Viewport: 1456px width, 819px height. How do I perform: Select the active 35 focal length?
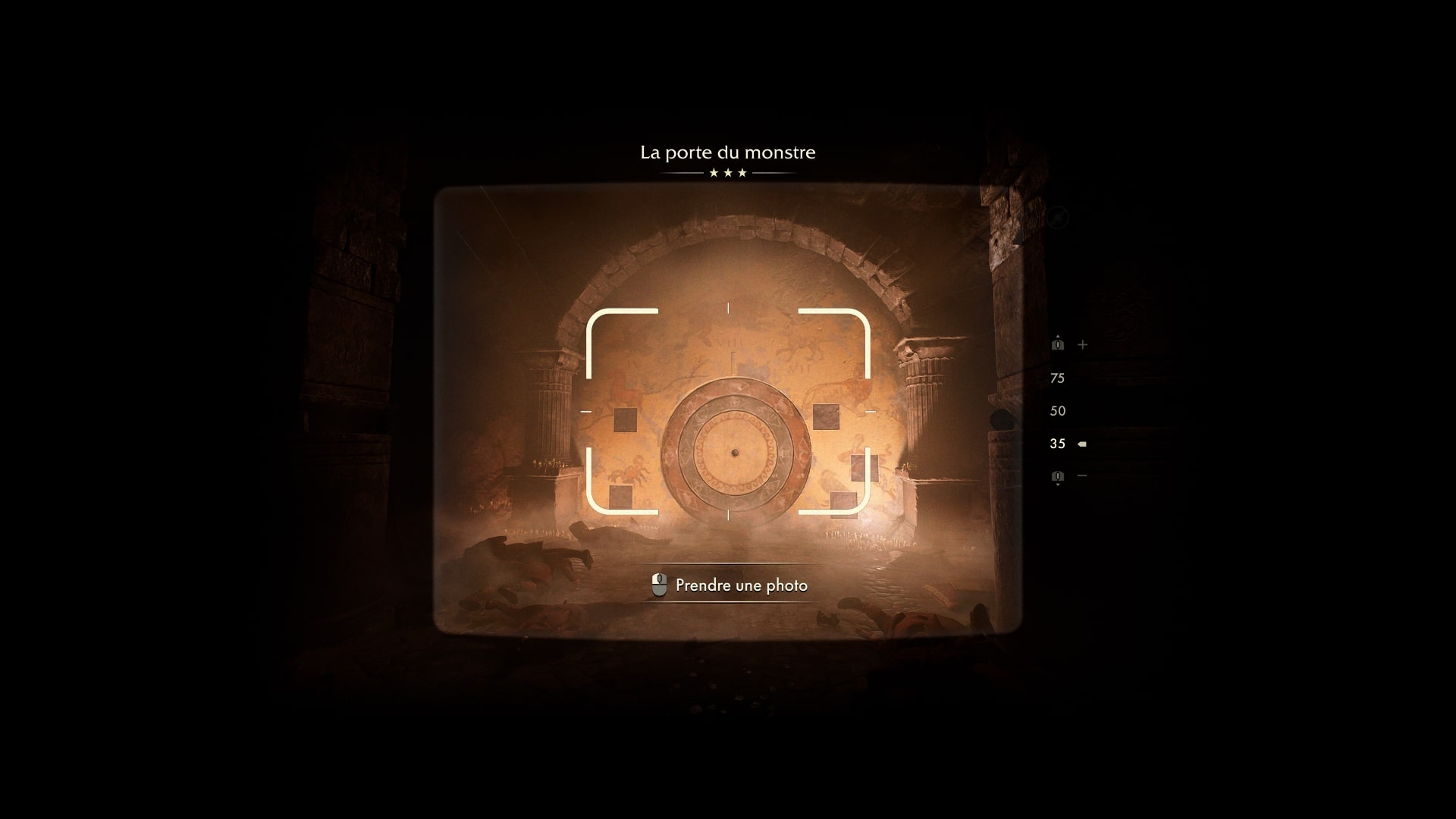click(1057, 444)
